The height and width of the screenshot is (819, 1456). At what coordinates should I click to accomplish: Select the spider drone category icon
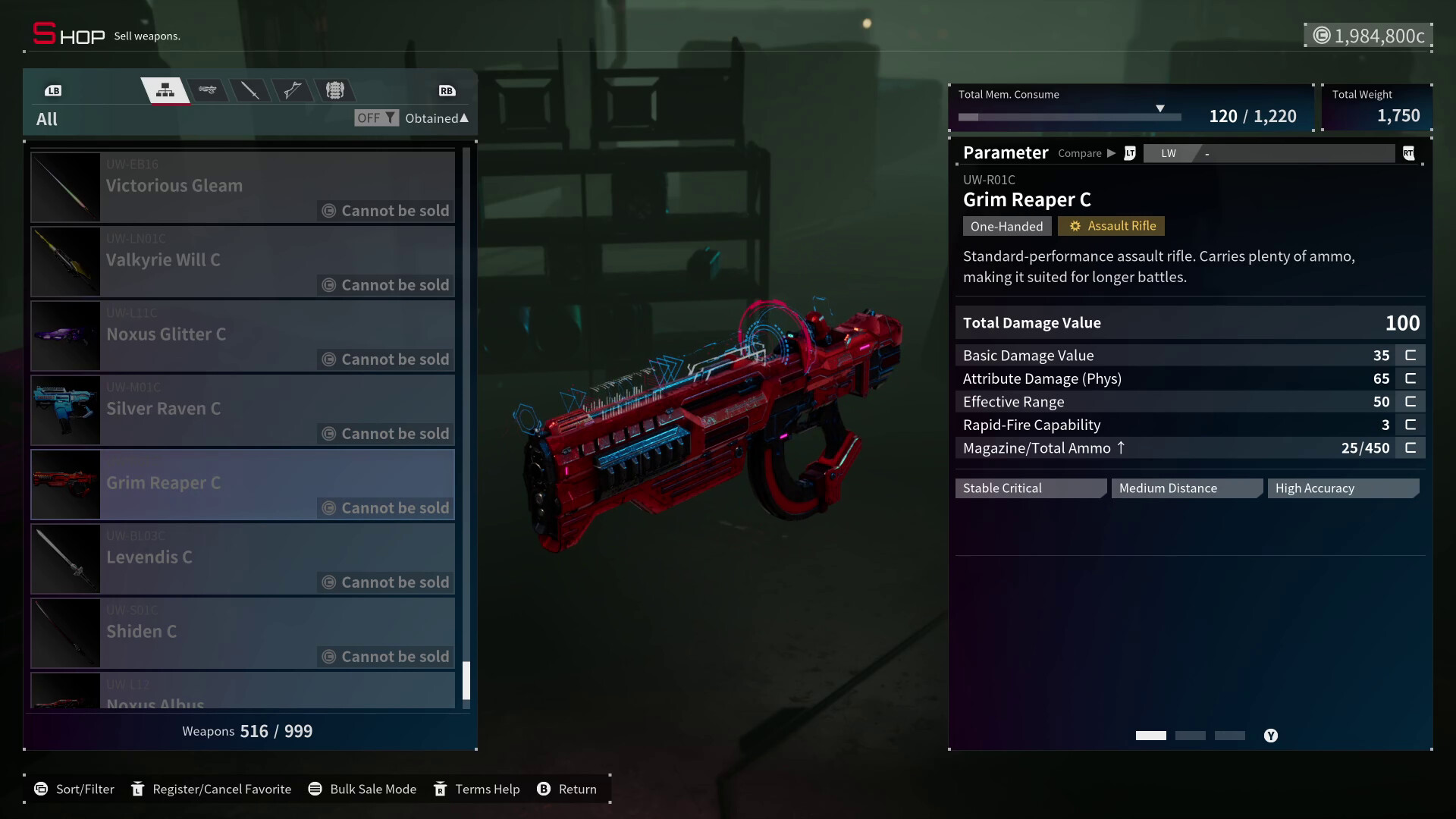point(336,89)
